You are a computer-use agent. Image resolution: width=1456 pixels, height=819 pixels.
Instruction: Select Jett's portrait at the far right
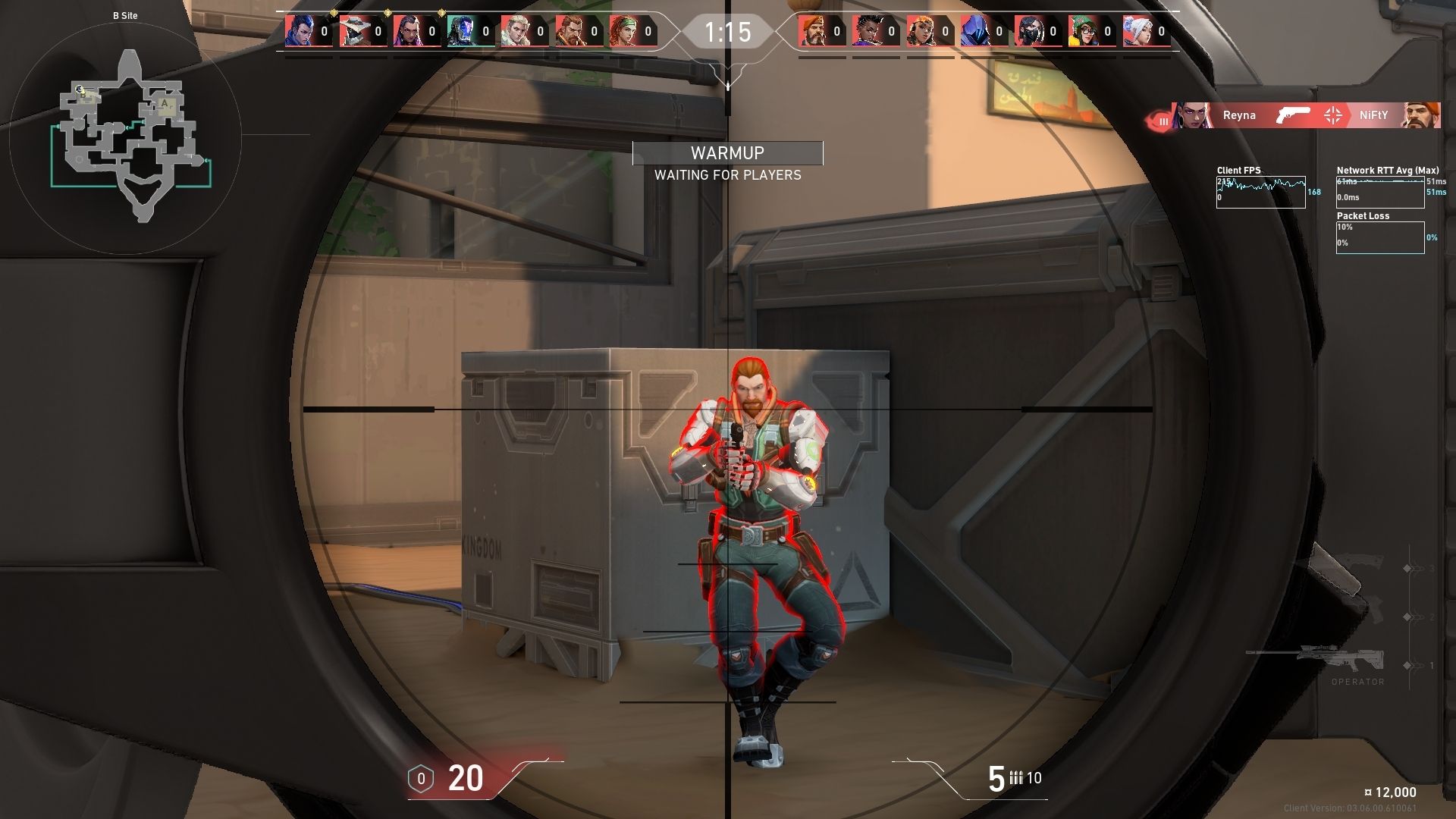pyautogui.click(x=1141, y=32)
